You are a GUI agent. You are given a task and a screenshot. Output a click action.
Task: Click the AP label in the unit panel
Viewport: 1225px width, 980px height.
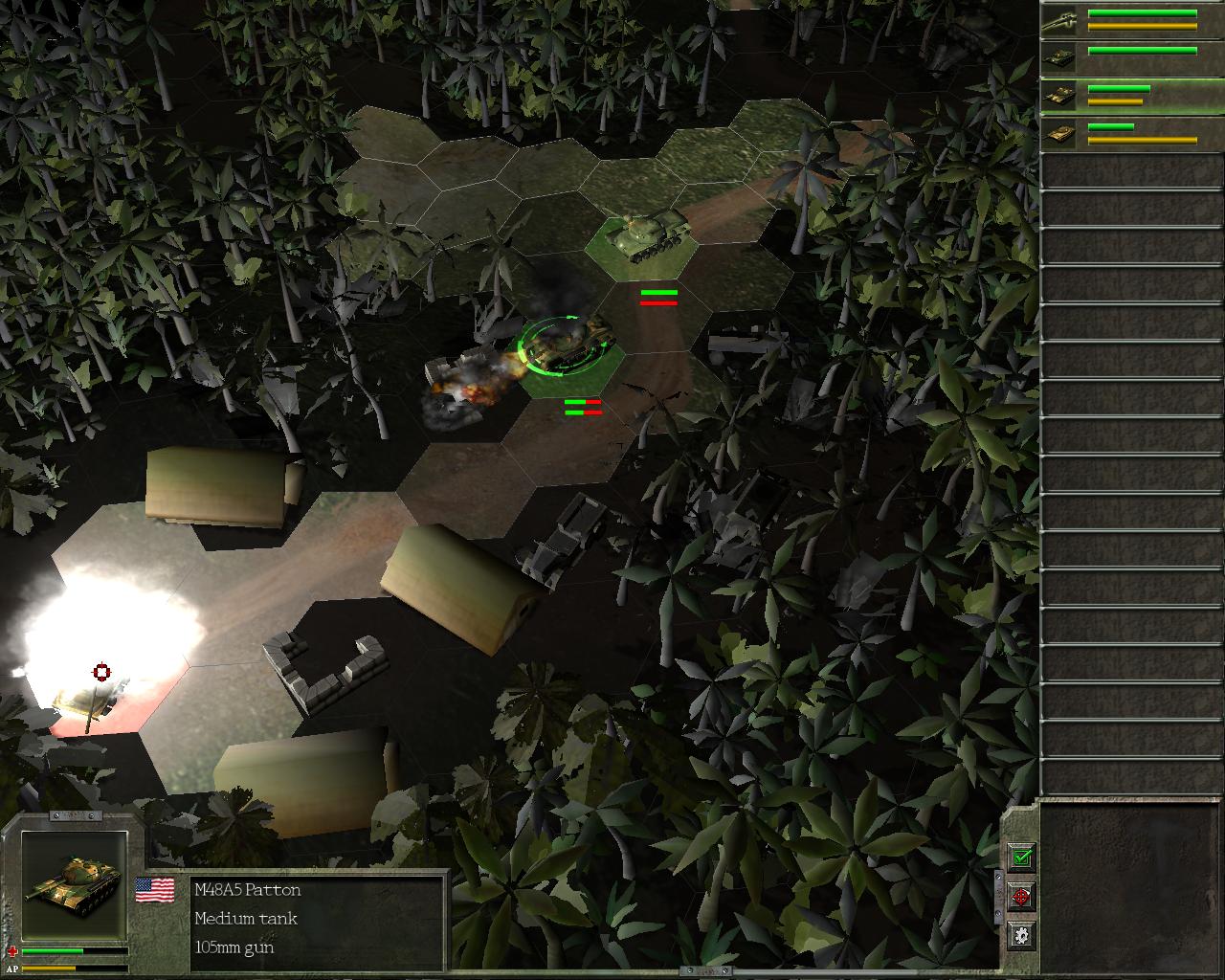click(x=12, y=969)
